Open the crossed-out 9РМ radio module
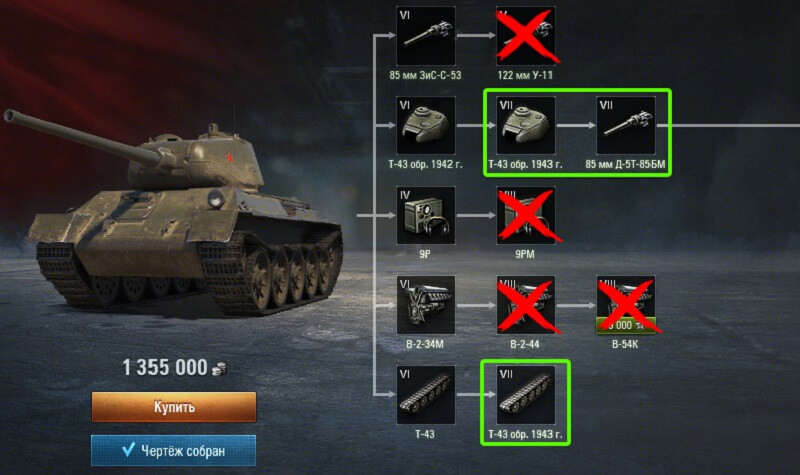Screen dimensions: 800x475 (525, 216)
